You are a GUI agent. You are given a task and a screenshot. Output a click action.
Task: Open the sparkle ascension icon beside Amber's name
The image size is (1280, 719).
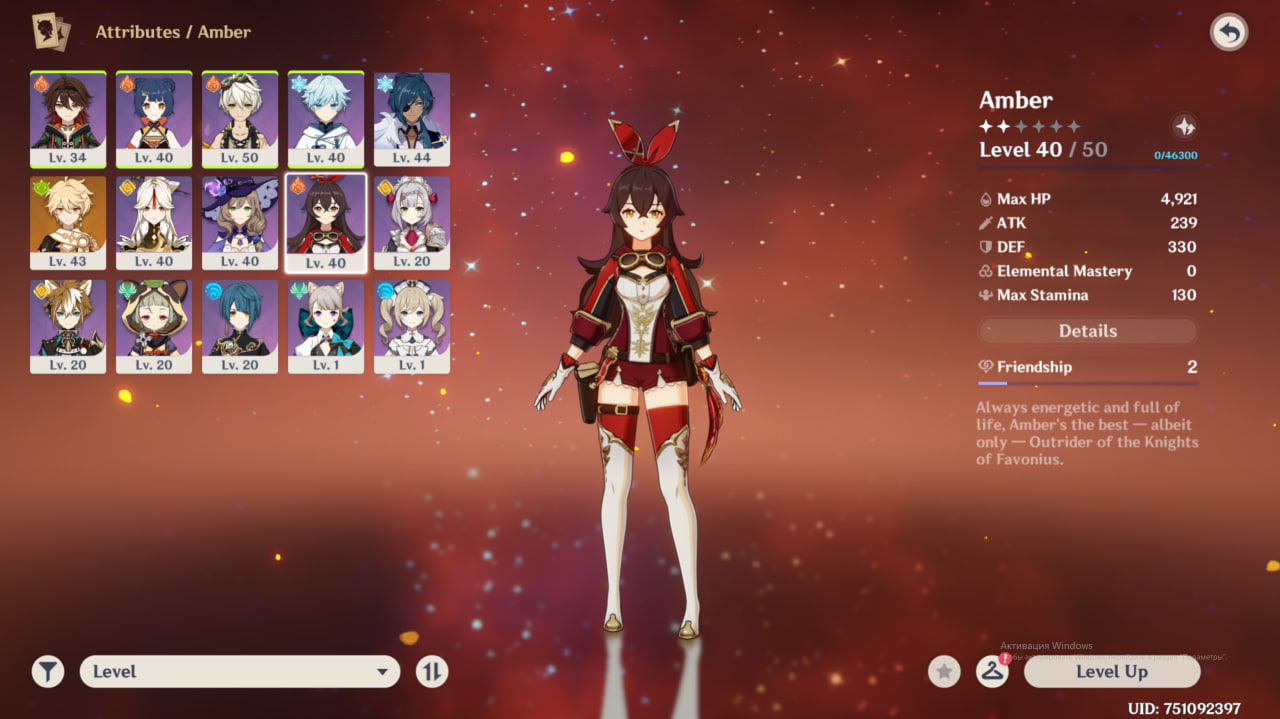[1184, 127]
